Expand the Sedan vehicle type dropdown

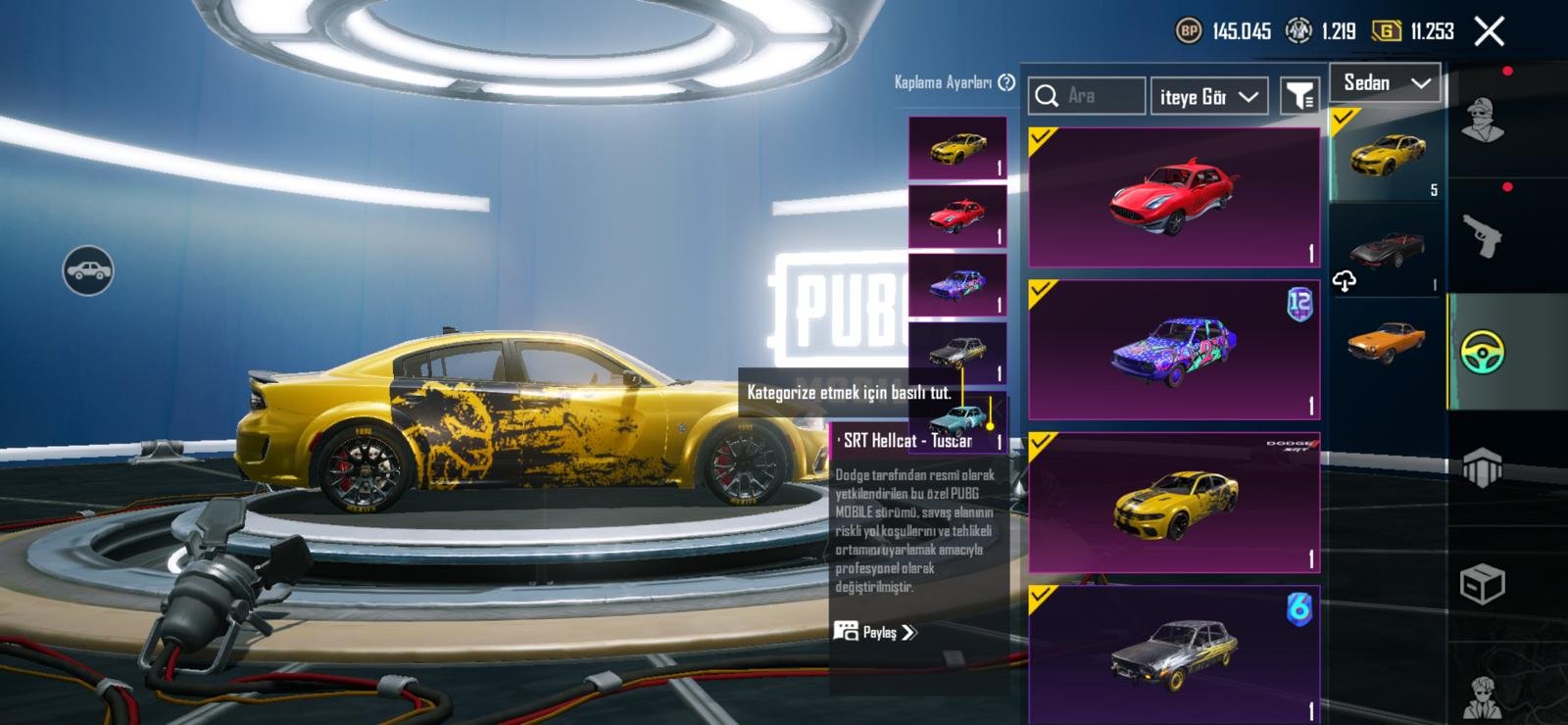pyautogui.click(x=1386, y=83)
